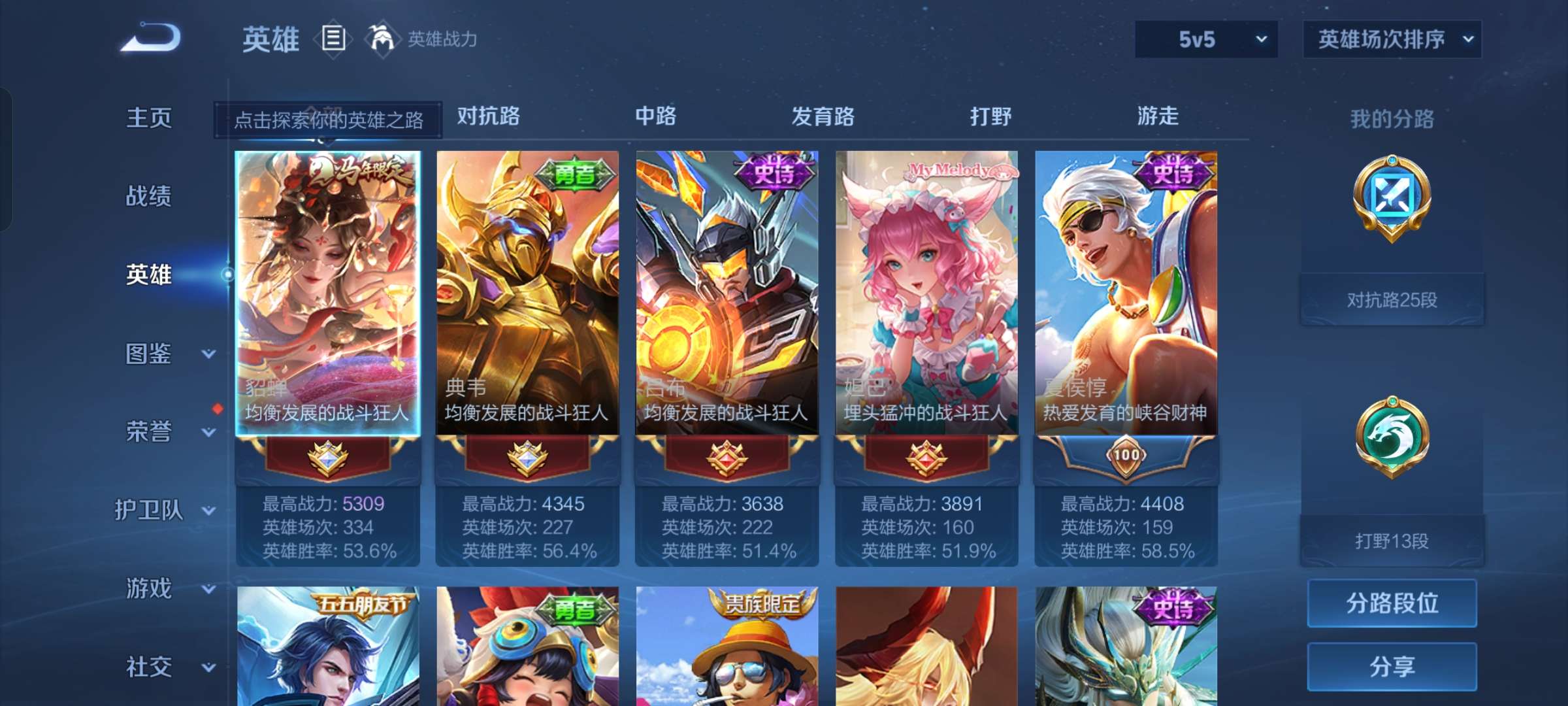Expand the 图鉴 sidebar section
The width and height of the screenshot is (1568, 706).
click(157, 354)
